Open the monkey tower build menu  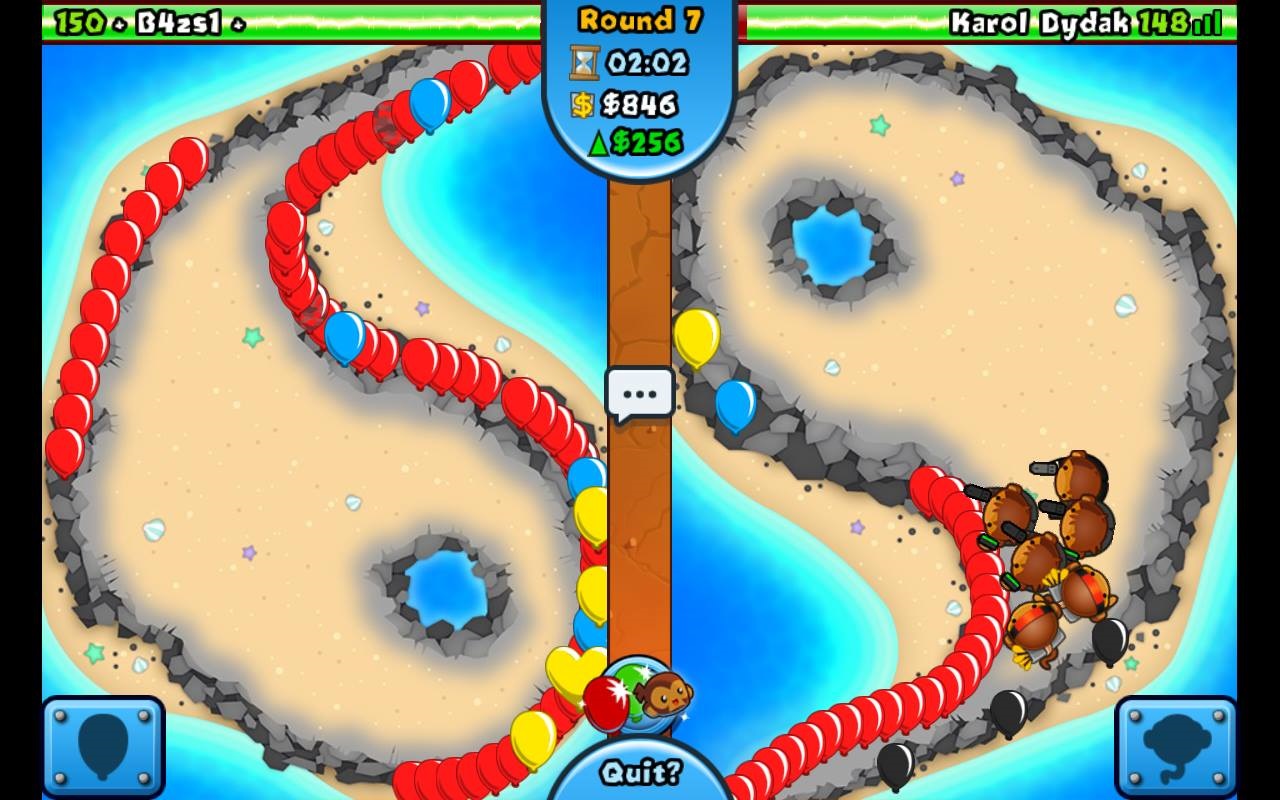coord(1176,746)
